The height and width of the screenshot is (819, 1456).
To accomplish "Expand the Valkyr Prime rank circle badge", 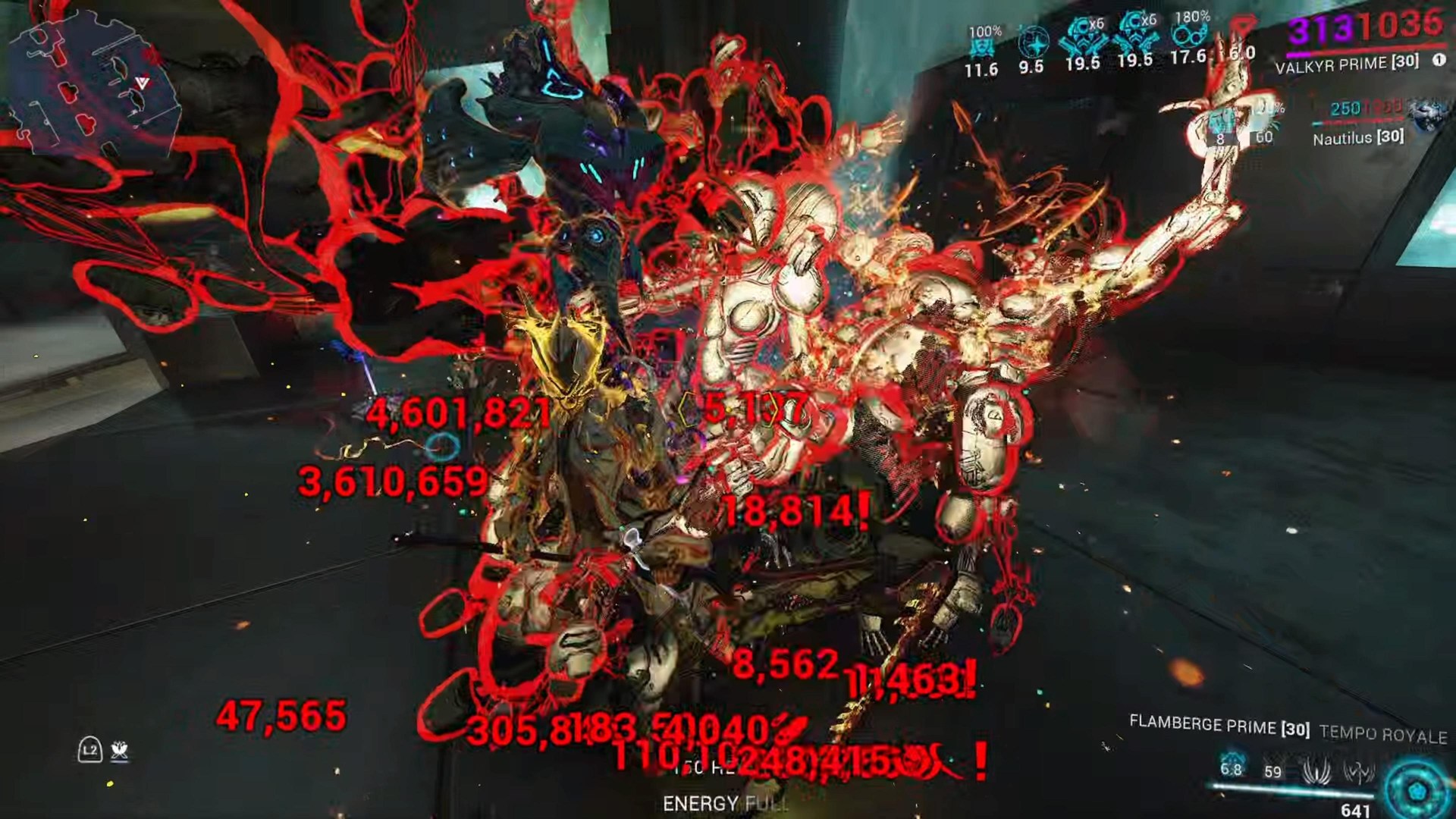I will (1439, 61).
